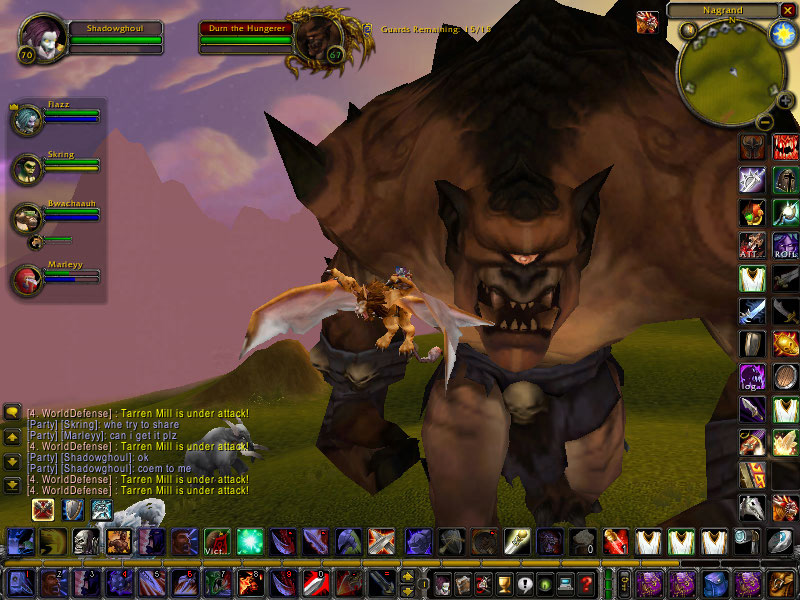Click the red dragon buff icon
This screenshot has height=600, width=800.
pos(647,21)
